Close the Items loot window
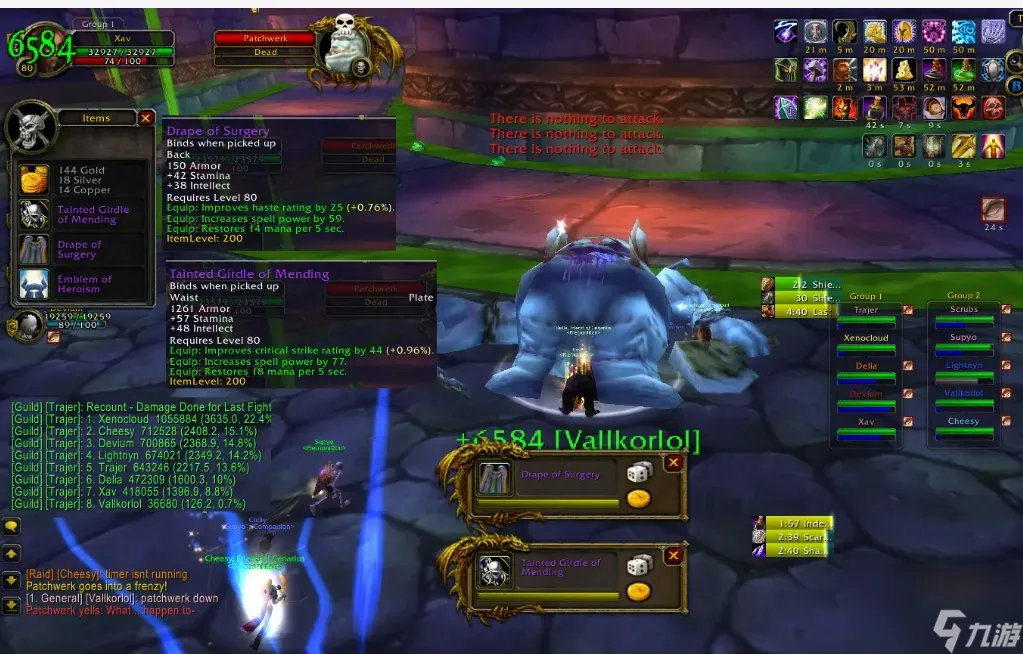 [146, 118]
